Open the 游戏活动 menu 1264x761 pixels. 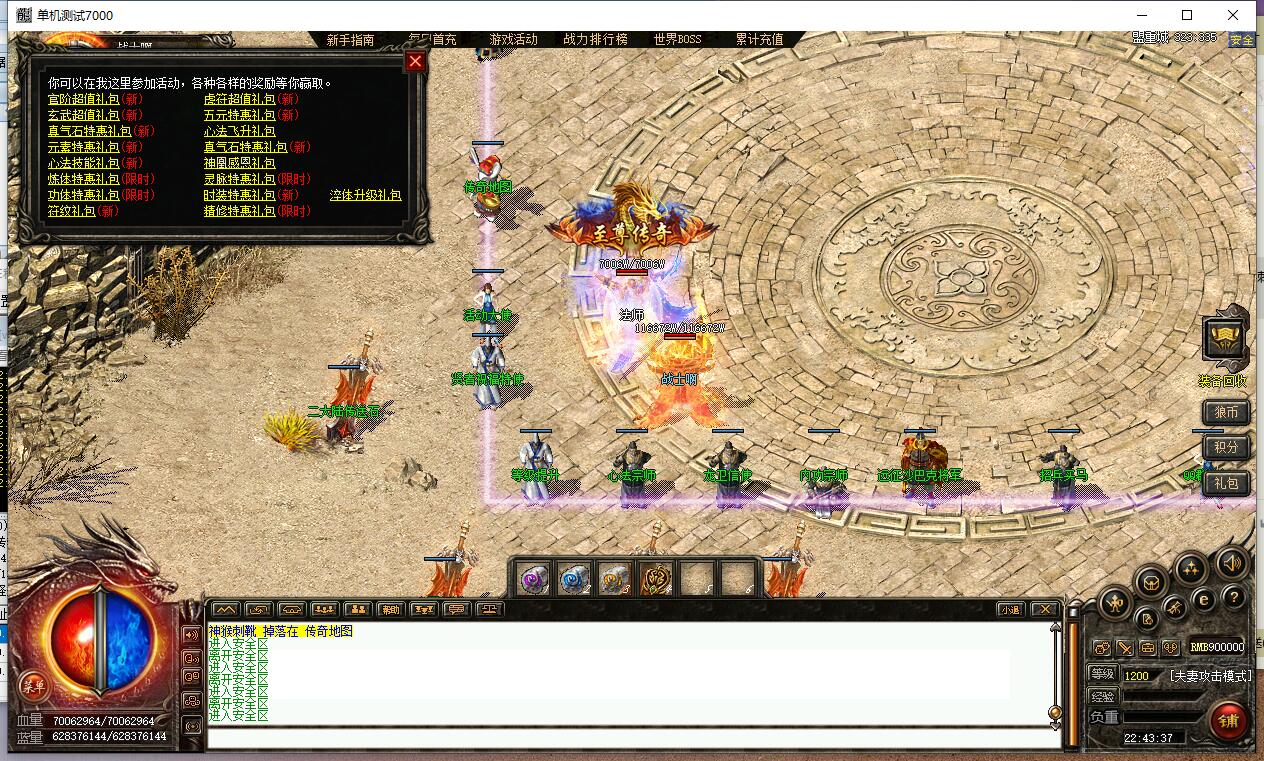click(x=513, y=40)
